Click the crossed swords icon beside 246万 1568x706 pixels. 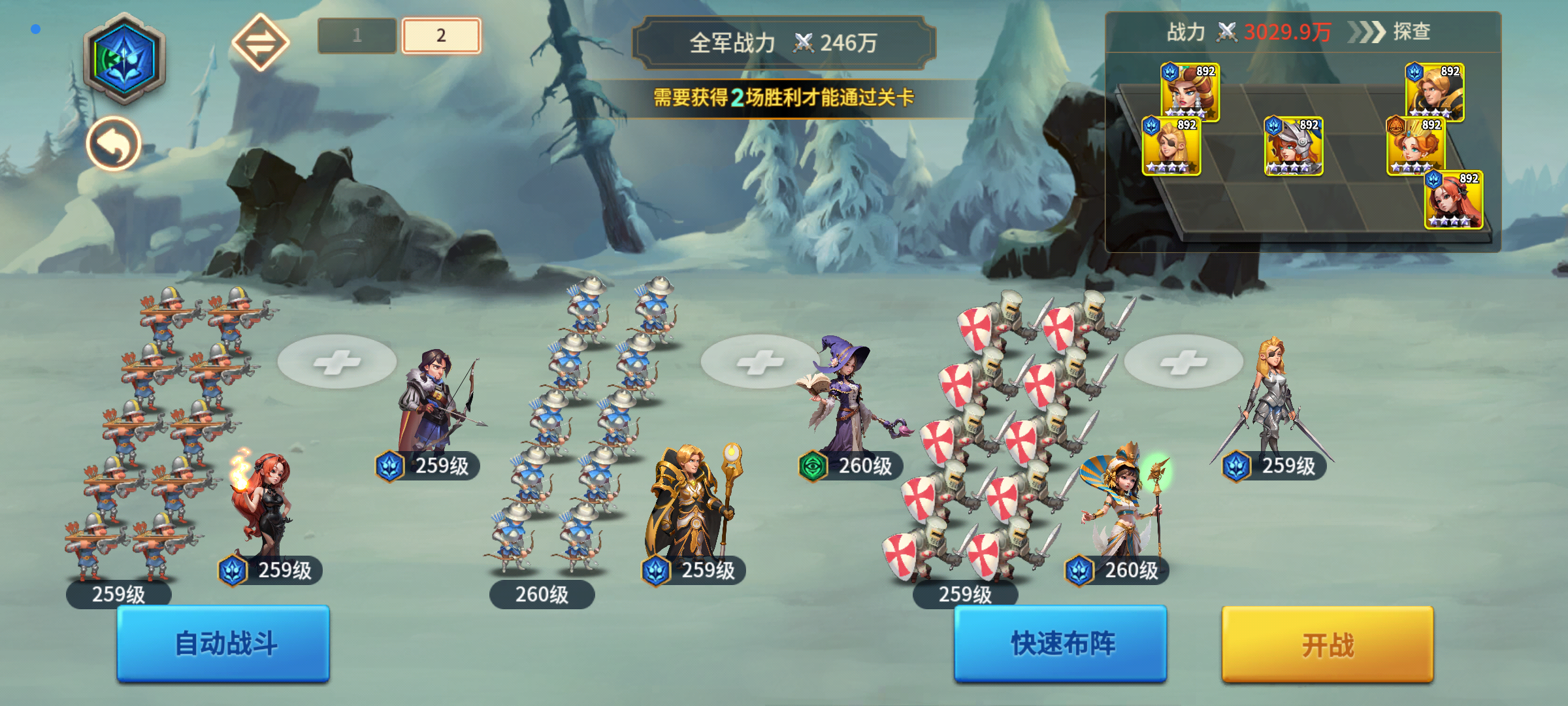click(x=805, y=44)
